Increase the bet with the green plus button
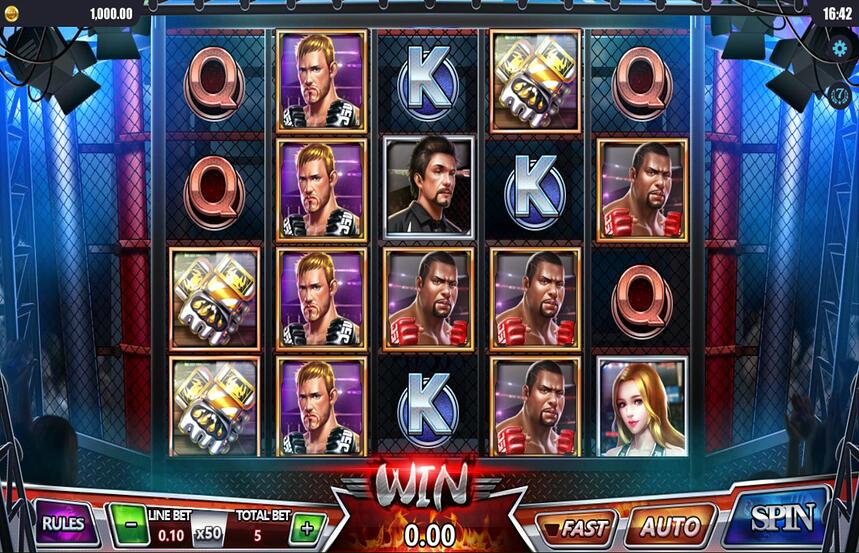Image resolution: width=859 pixels, height=553 pixels. click(x=308, y=527)
